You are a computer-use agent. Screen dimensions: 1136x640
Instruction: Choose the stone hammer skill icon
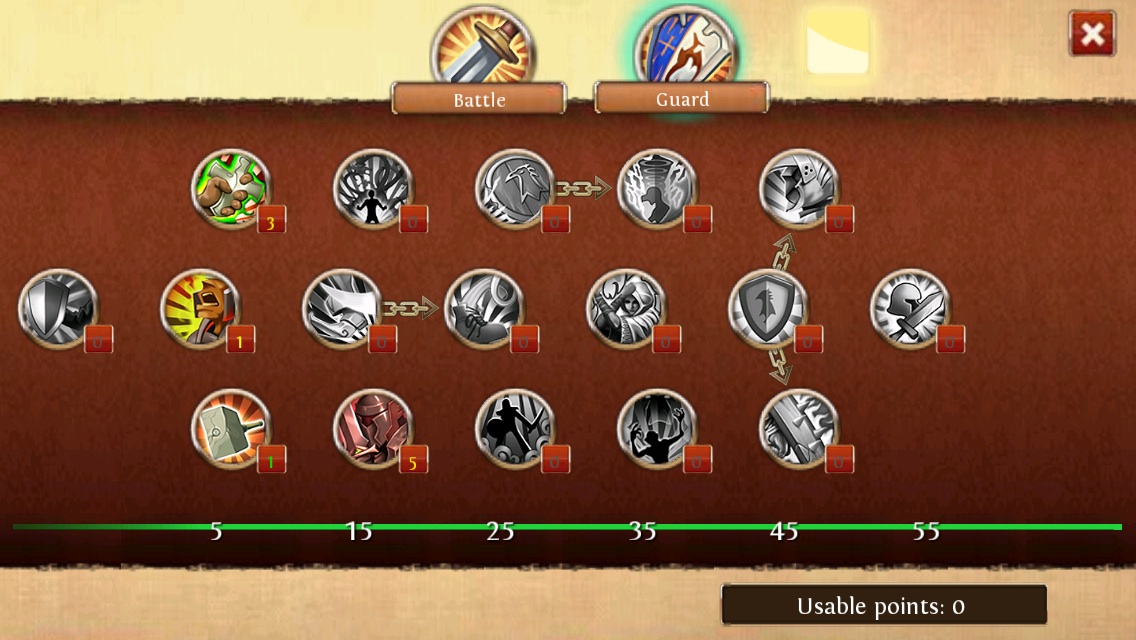click(x=231, y=429)
